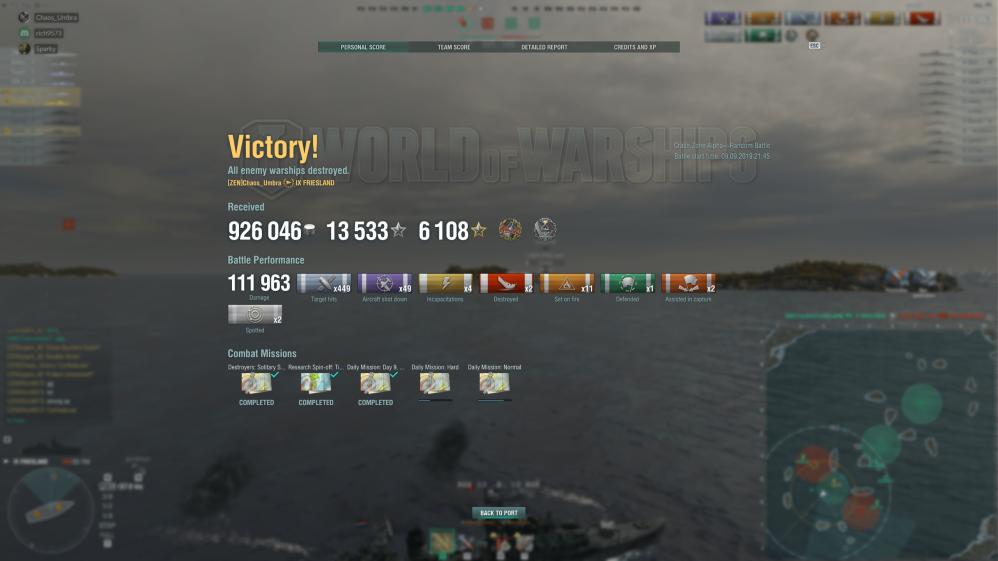The image size is (998, 561).
Task: Show the Credits and XP tab
Action: pyautogui.click(x=634, y=47)
